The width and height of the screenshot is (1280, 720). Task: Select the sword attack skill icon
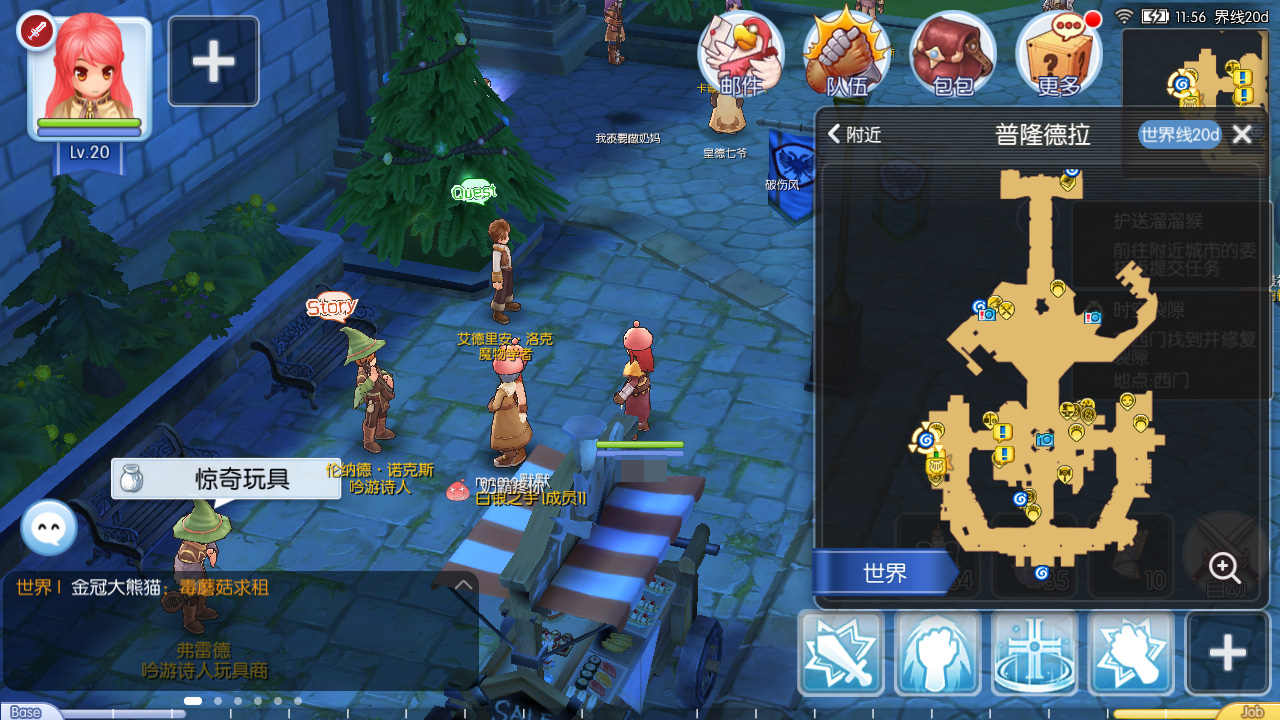click(x=841, y=653)
